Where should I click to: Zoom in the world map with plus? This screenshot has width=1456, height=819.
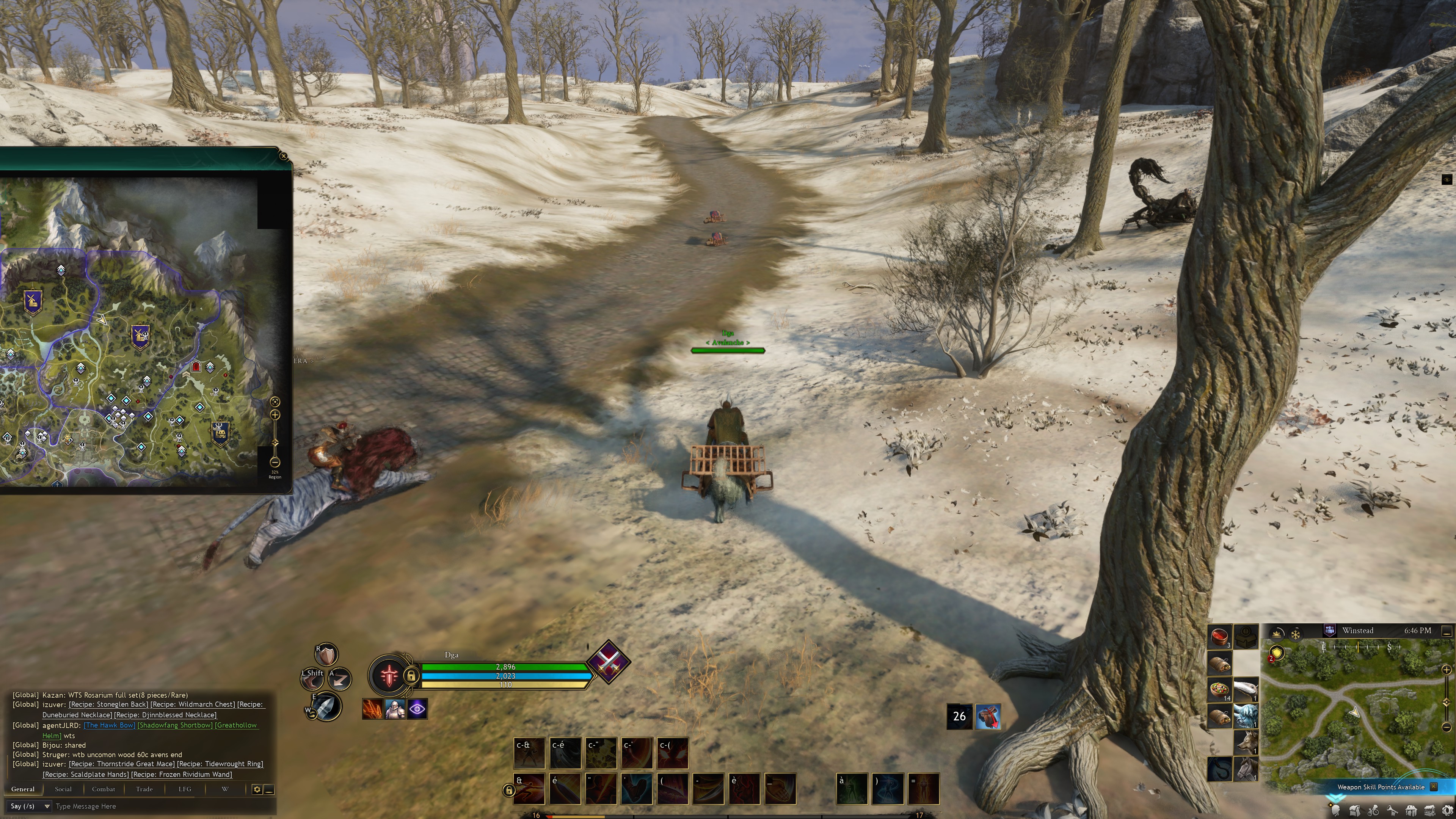pyautogui.click(x=275, y=415)
